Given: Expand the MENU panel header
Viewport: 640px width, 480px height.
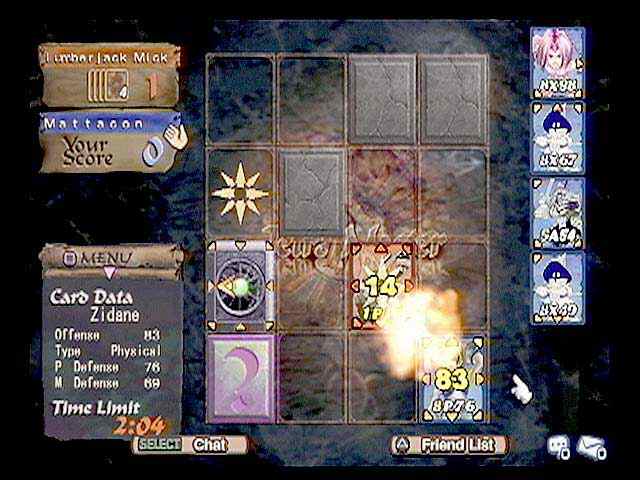Looking at the screenshot, I should 109,258.
